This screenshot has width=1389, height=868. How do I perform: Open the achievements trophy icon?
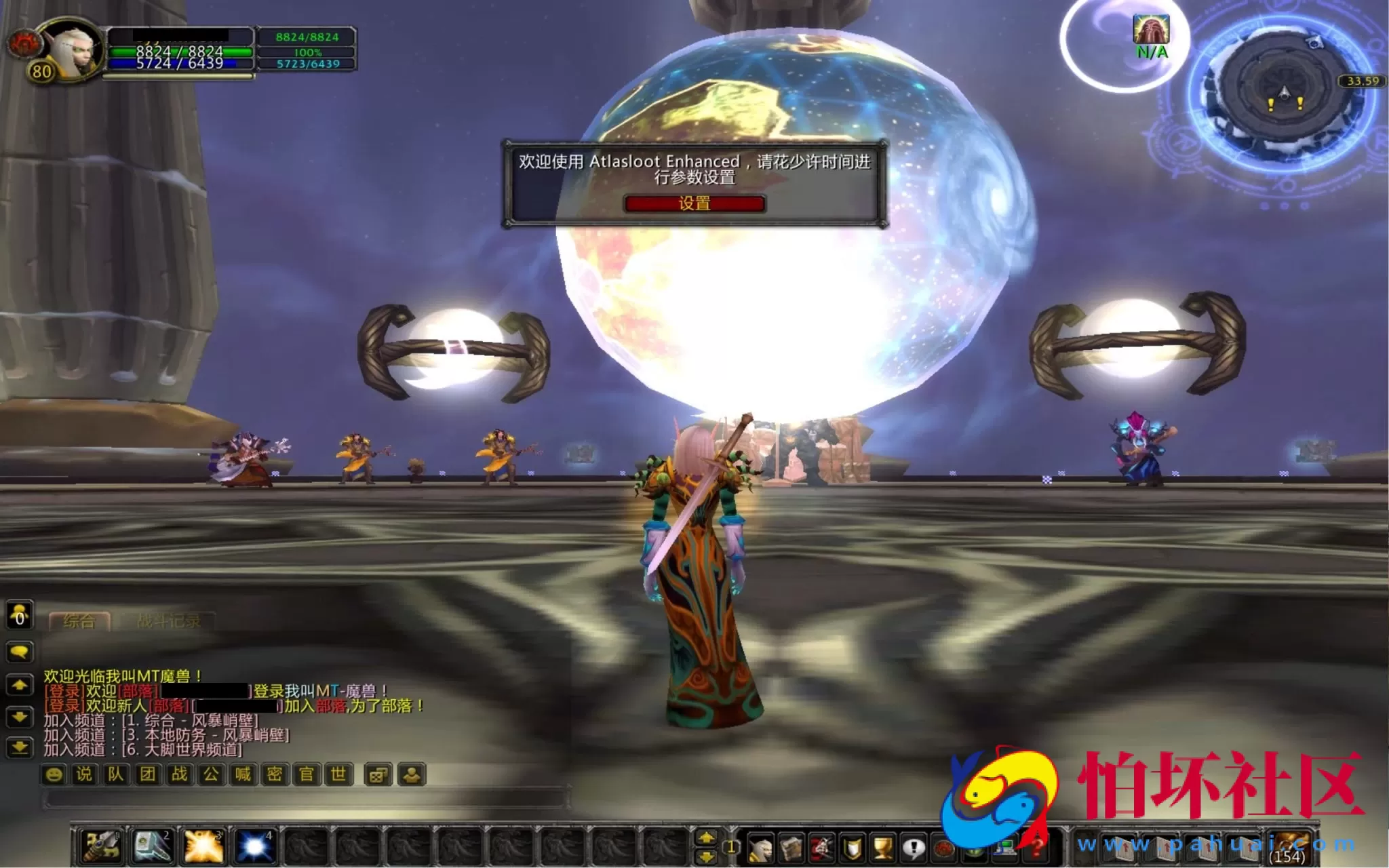click(882, 848)
